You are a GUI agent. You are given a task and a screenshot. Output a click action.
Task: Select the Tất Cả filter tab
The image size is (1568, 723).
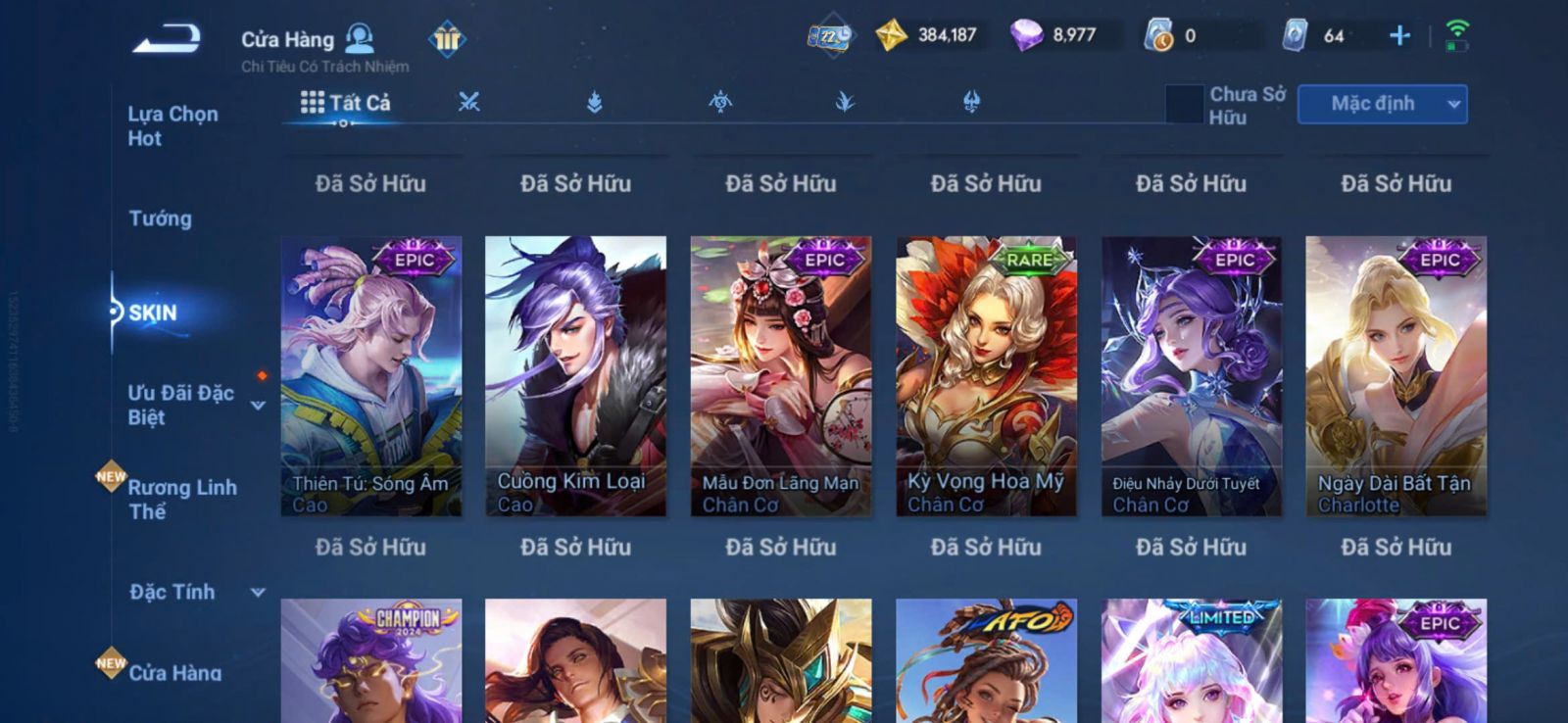click(x=346, y=103)
